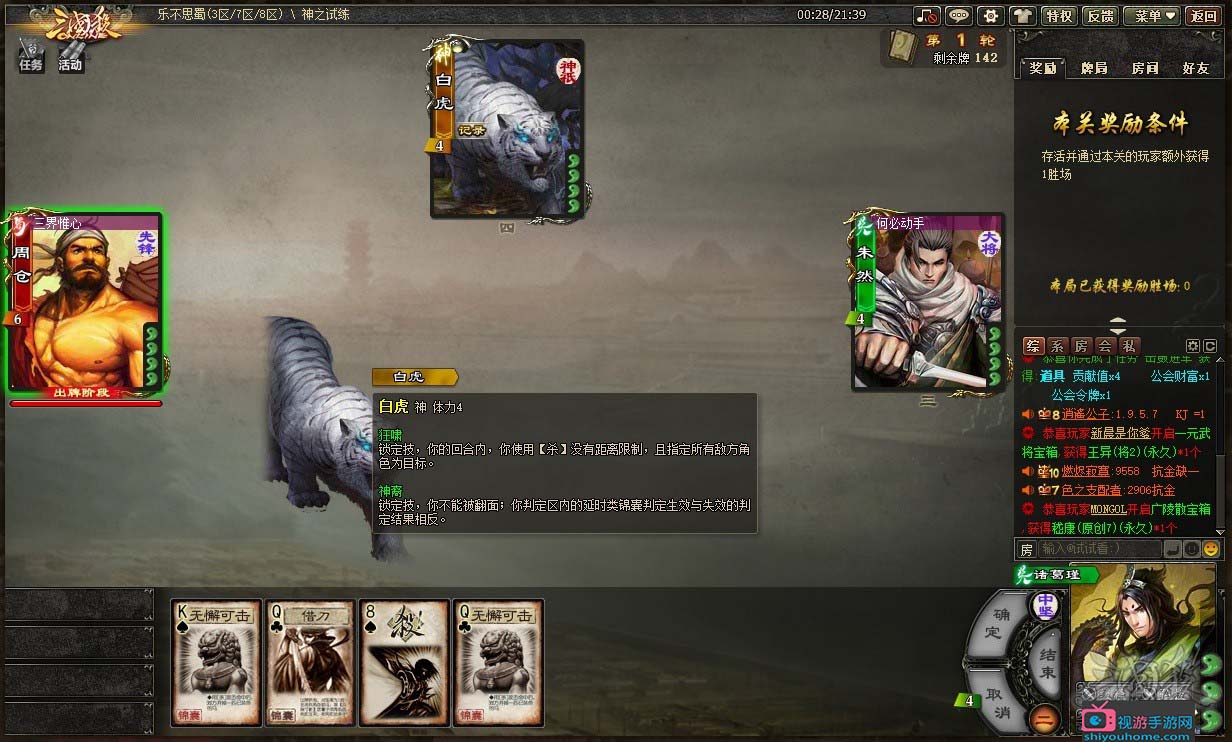Viewport: 1232px width, 742px height.
Task: Click the 结束 end turn button
Action: point(1046,660)
